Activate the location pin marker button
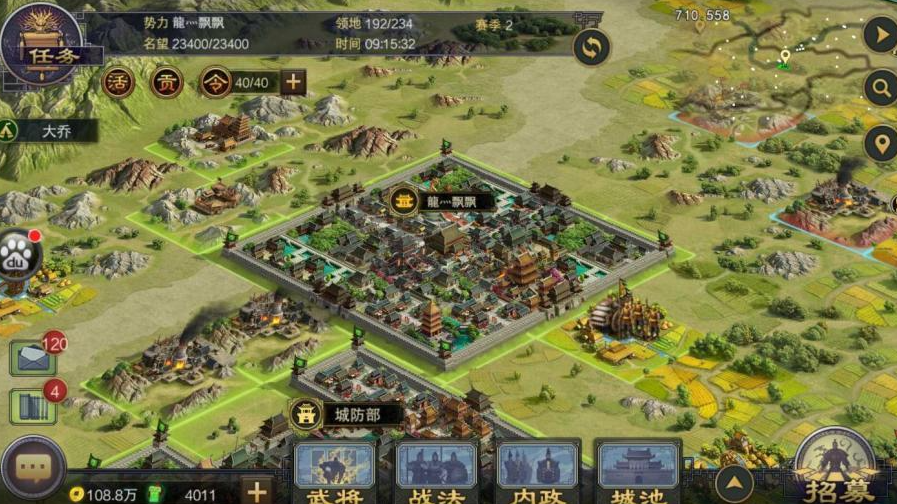 880,144
